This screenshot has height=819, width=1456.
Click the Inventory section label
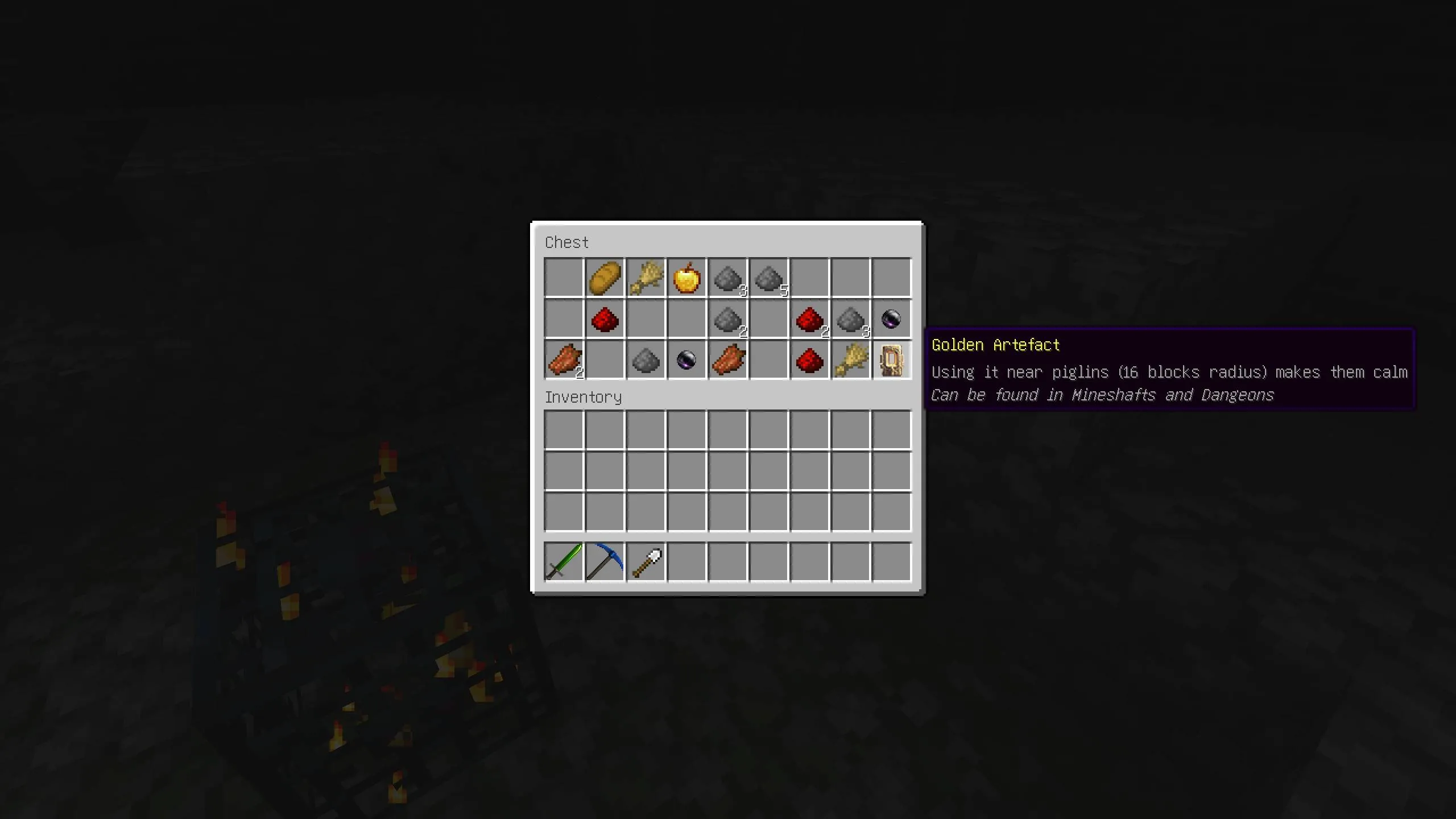pyautogui.click(x=583, y=397)
